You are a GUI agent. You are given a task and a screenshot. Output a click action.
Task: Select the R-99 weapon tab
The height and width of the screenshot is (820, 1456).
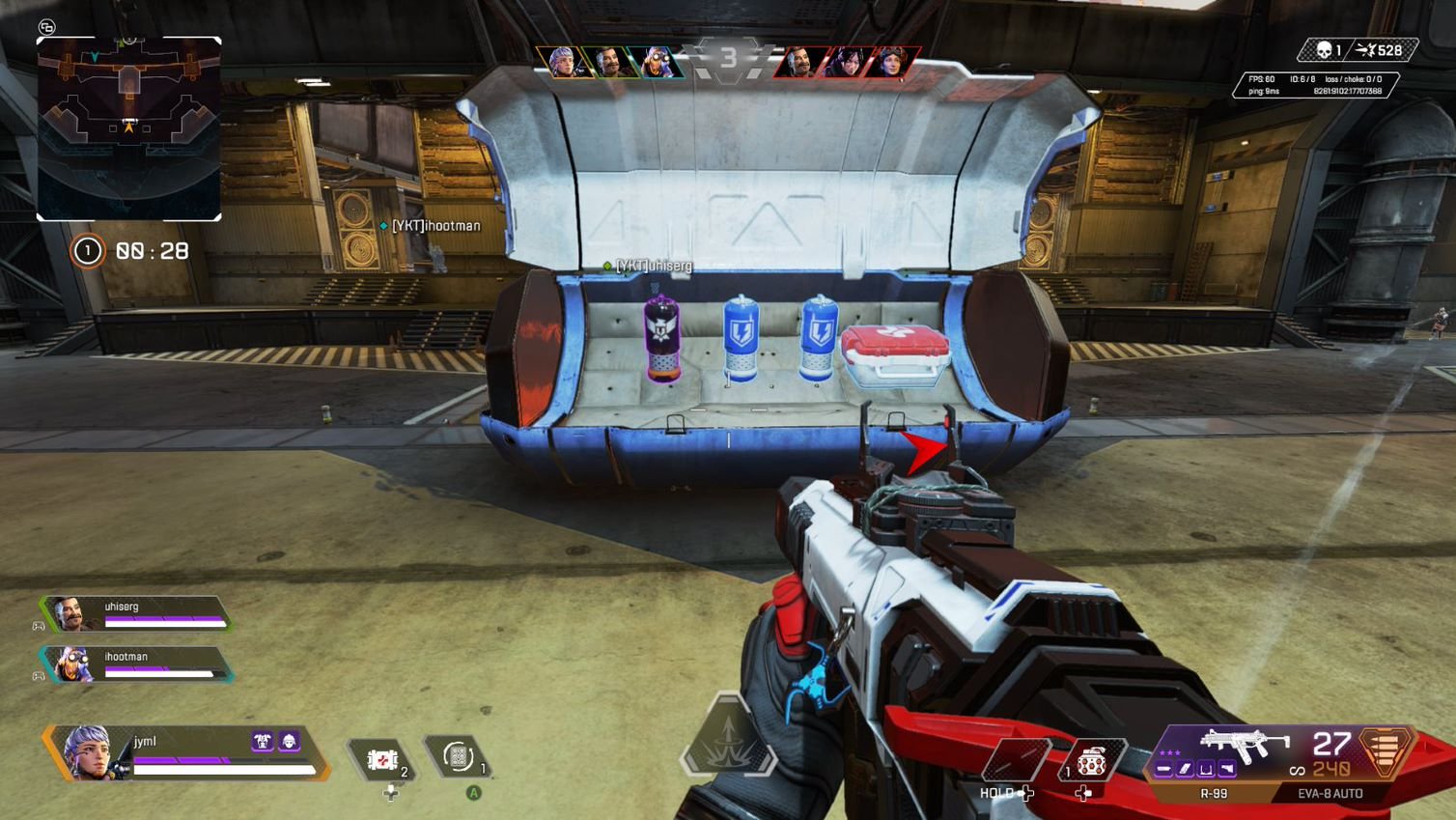(1213, 792)
